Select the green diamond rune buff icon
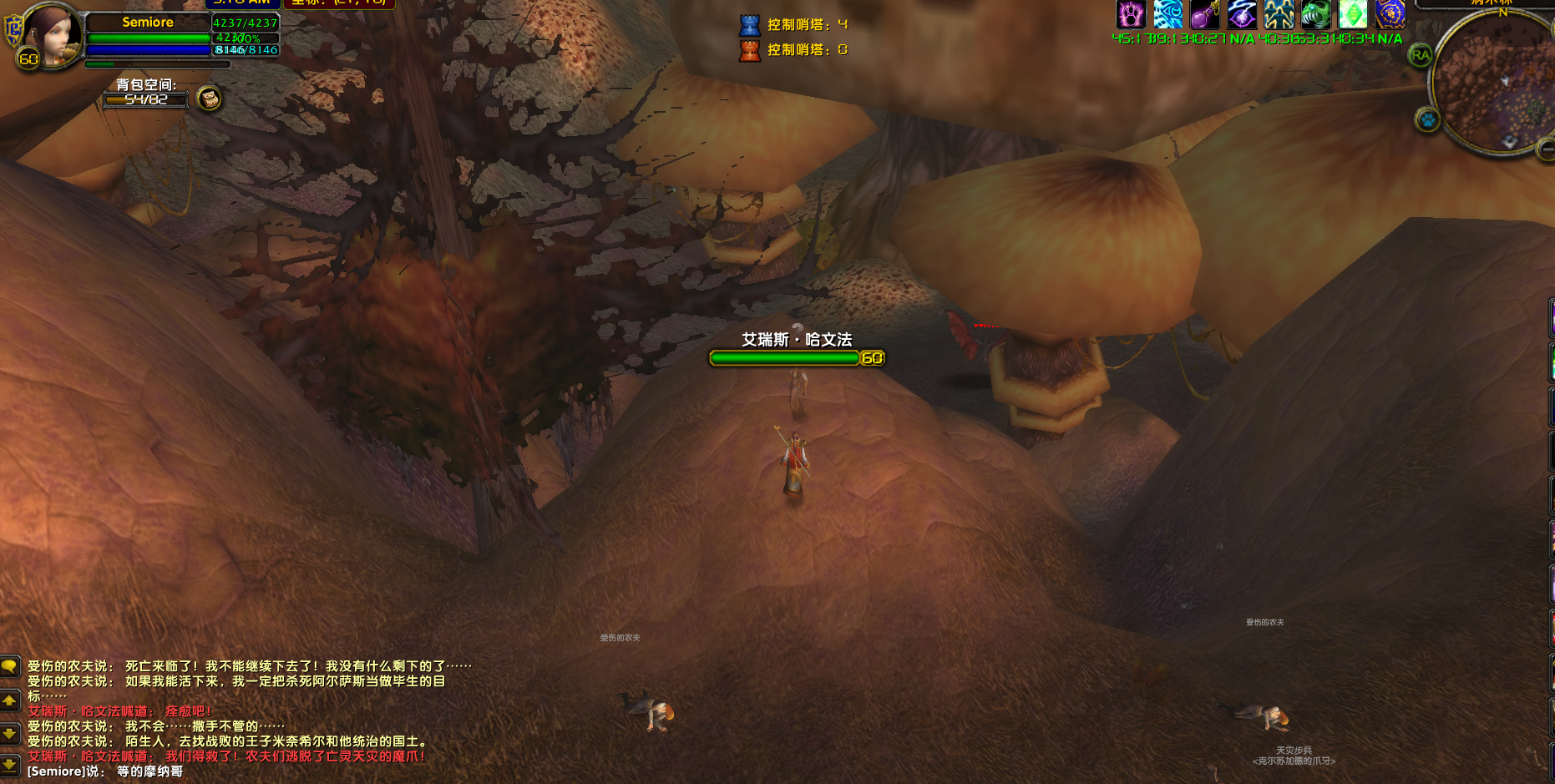1555x784 pixels. (x=1353, y=14)
